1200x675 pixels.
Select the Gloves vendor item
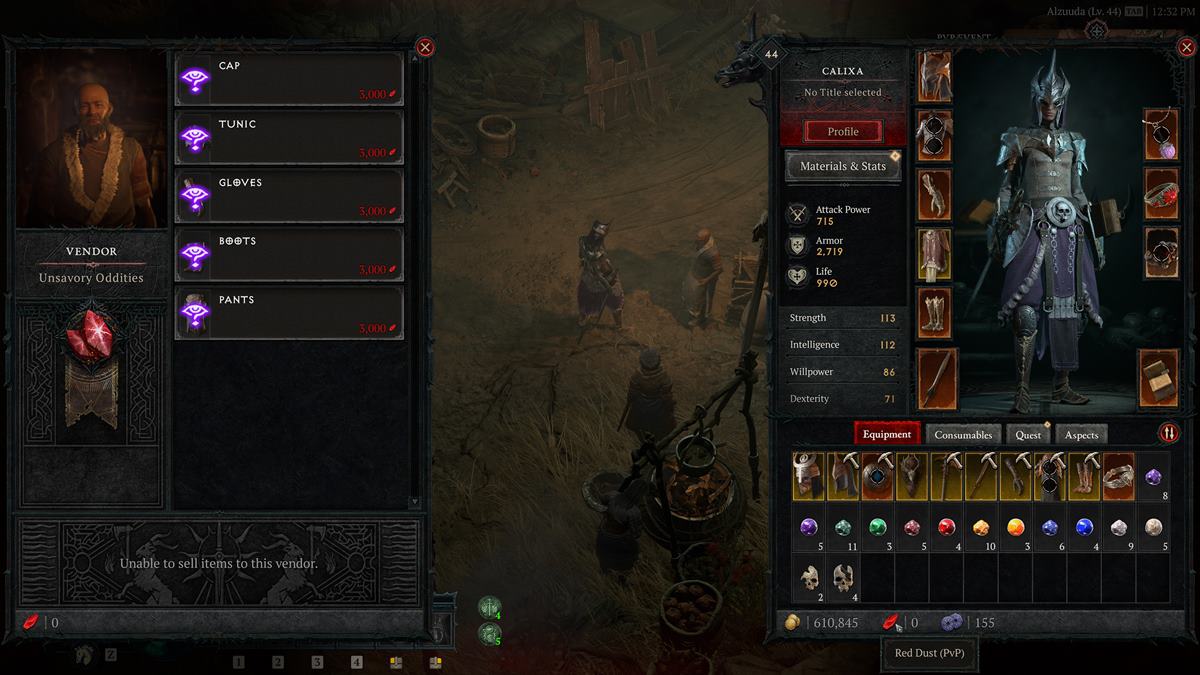click(x=289, y=196)
